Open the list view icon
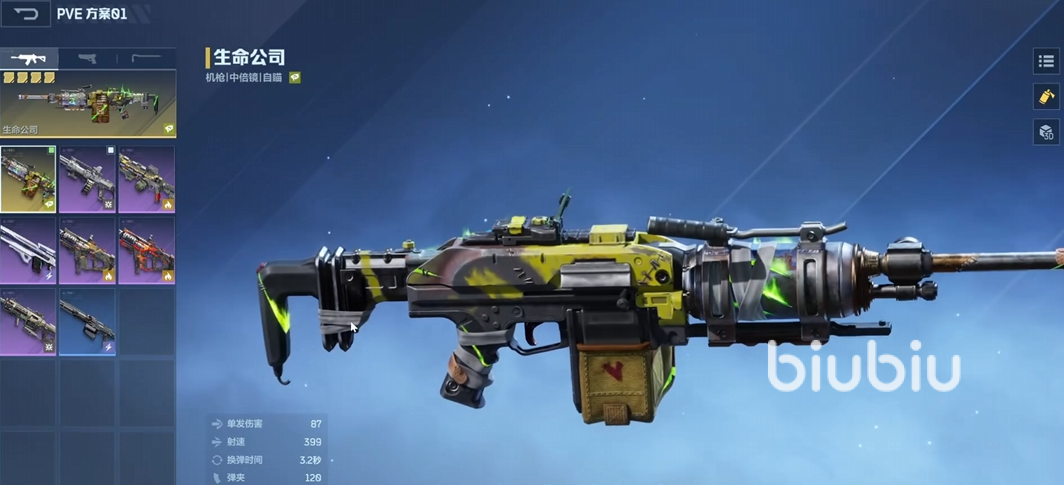The height and width of the screenshot is (485, 1064). pyautogui.click(x=1046, y=61)
